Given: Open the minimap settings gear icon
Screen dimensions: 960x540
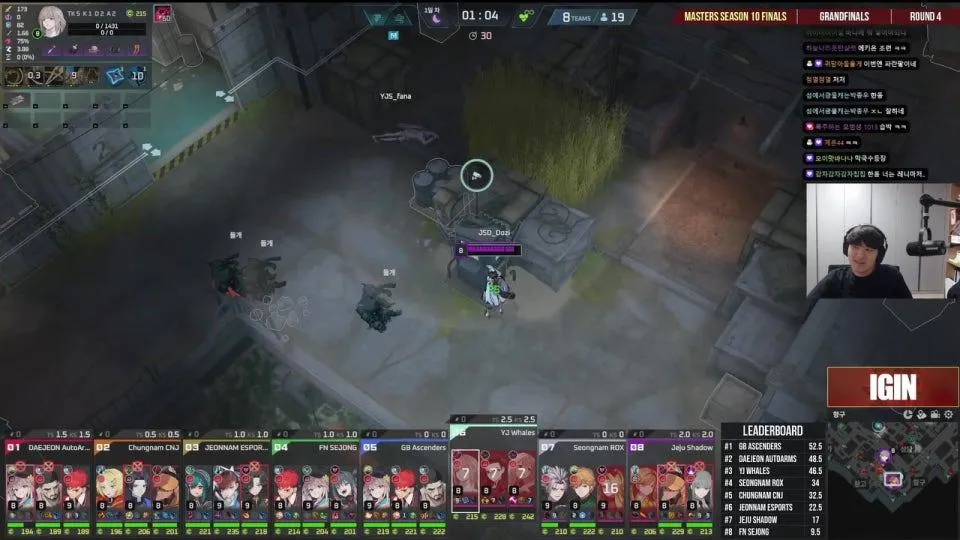Looking at the screenshot, I should pos(948,414).
